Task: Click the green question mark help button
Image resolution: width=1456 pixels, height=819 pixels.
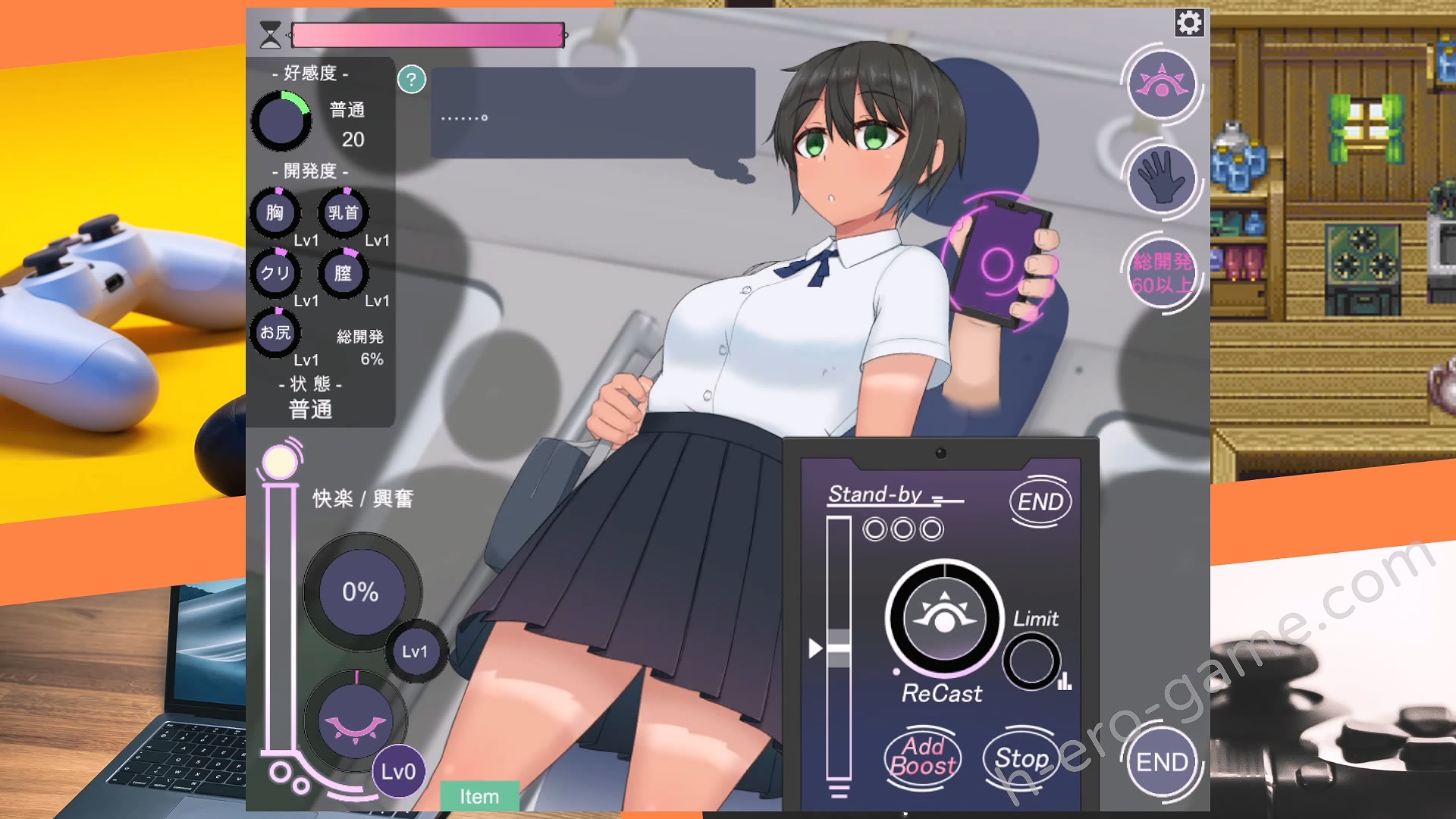Action: click(x=412, y=79)
